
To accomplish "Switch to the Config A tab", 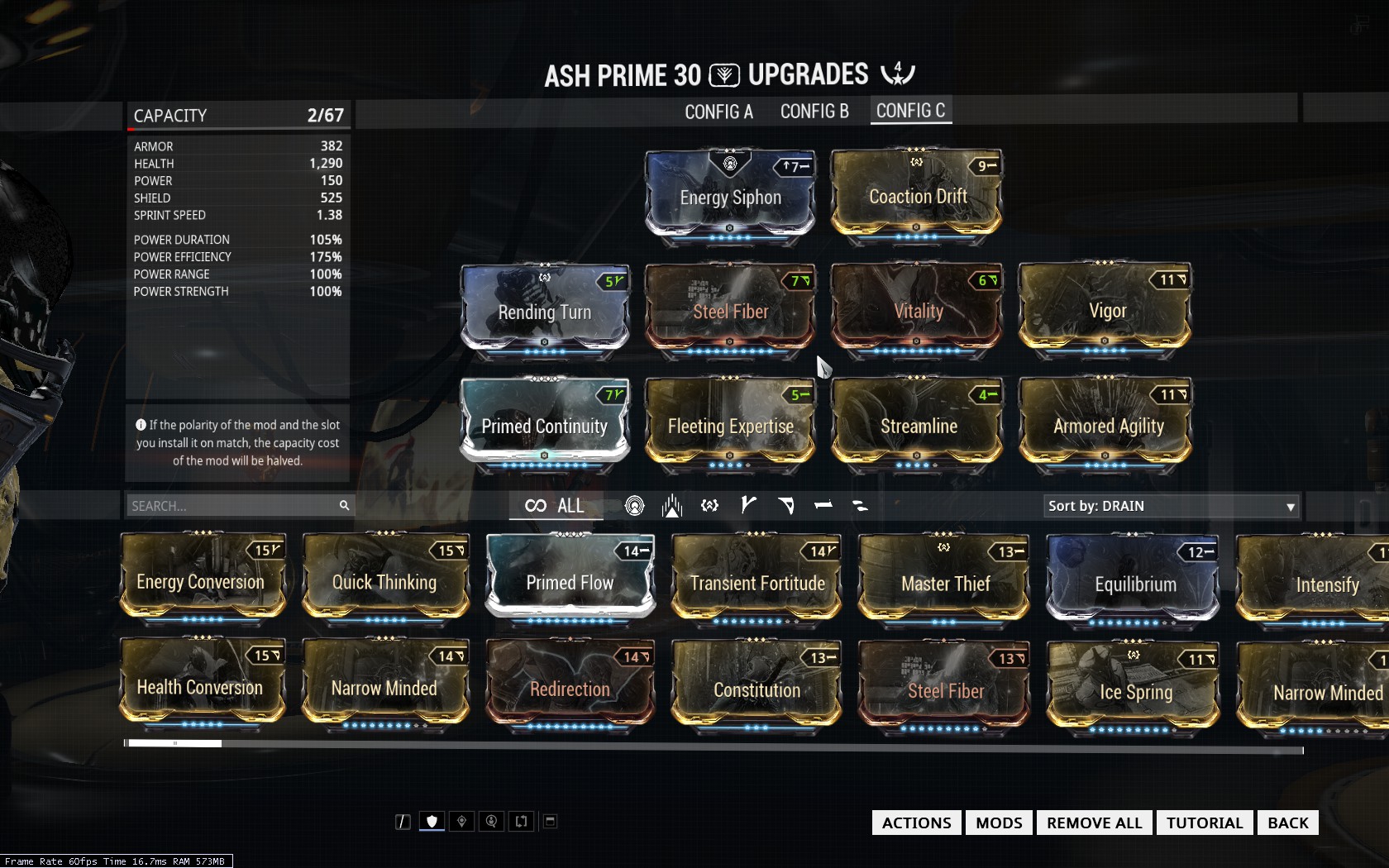I will (x=718, y=112).
